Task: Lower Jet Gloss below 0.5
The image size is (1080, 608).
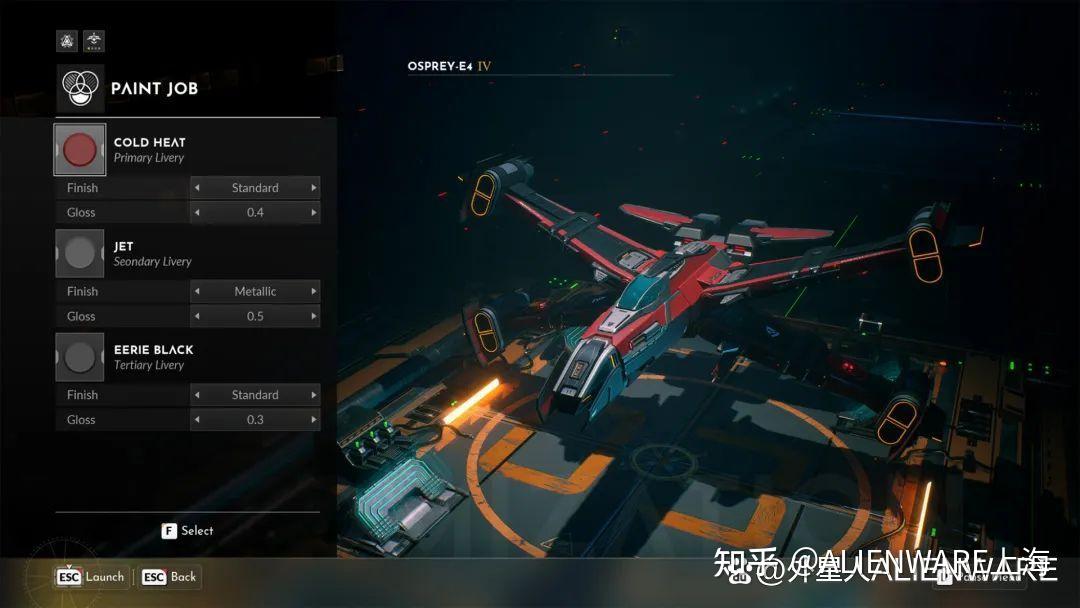Action: [197, 316]
